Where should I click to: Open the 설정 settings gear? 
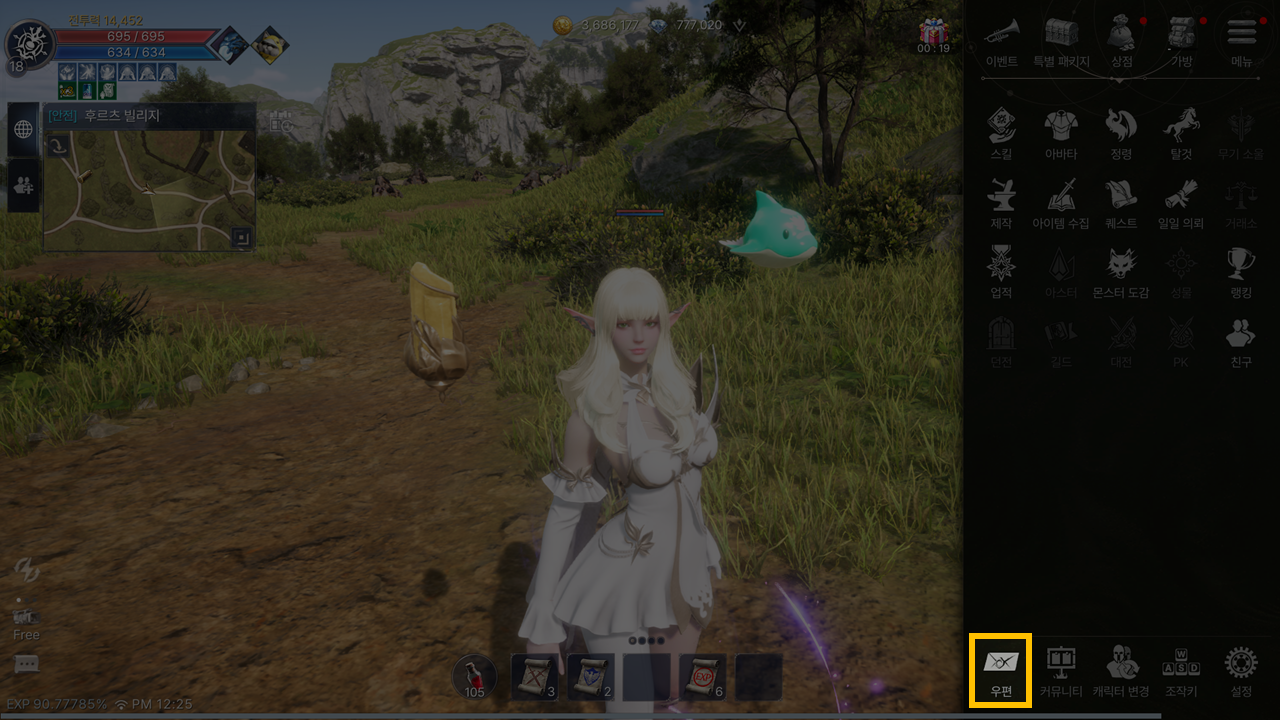pyautogui.click(x=1241, y=668)
